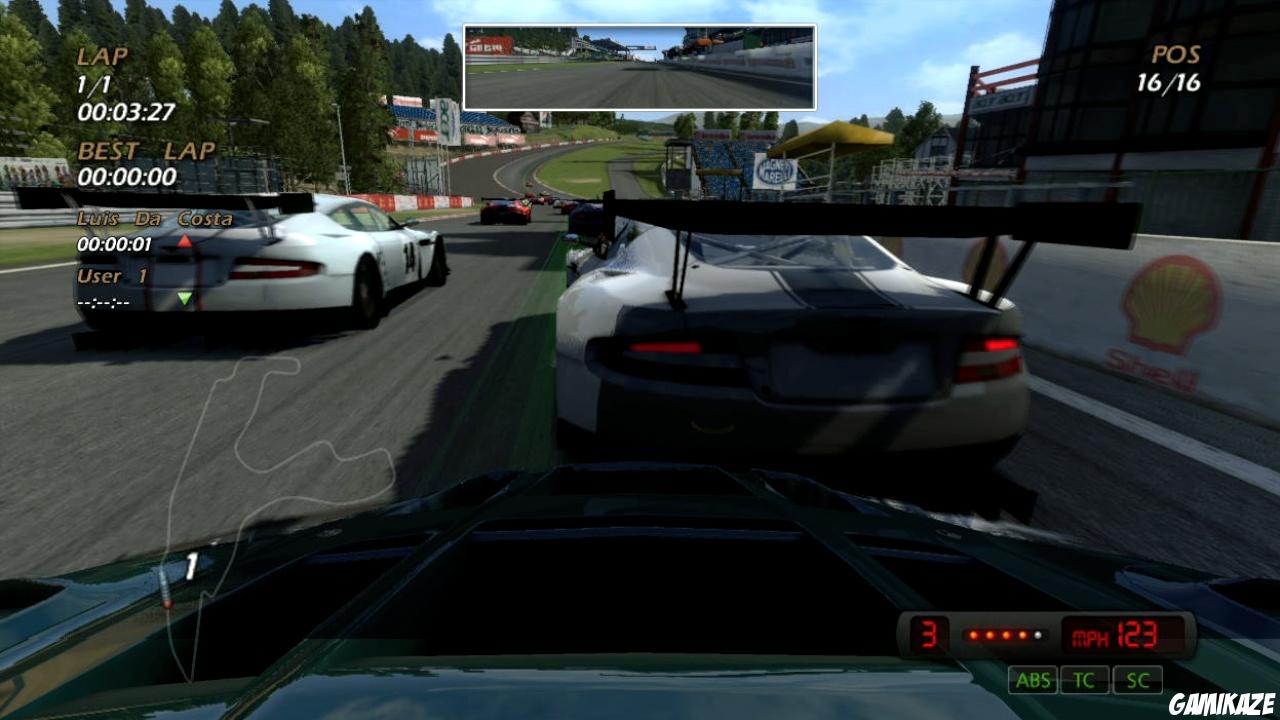1280x720 pixels.
Task: Collapse the rear-view mirror overlay
Action: (x=639, y=64)
